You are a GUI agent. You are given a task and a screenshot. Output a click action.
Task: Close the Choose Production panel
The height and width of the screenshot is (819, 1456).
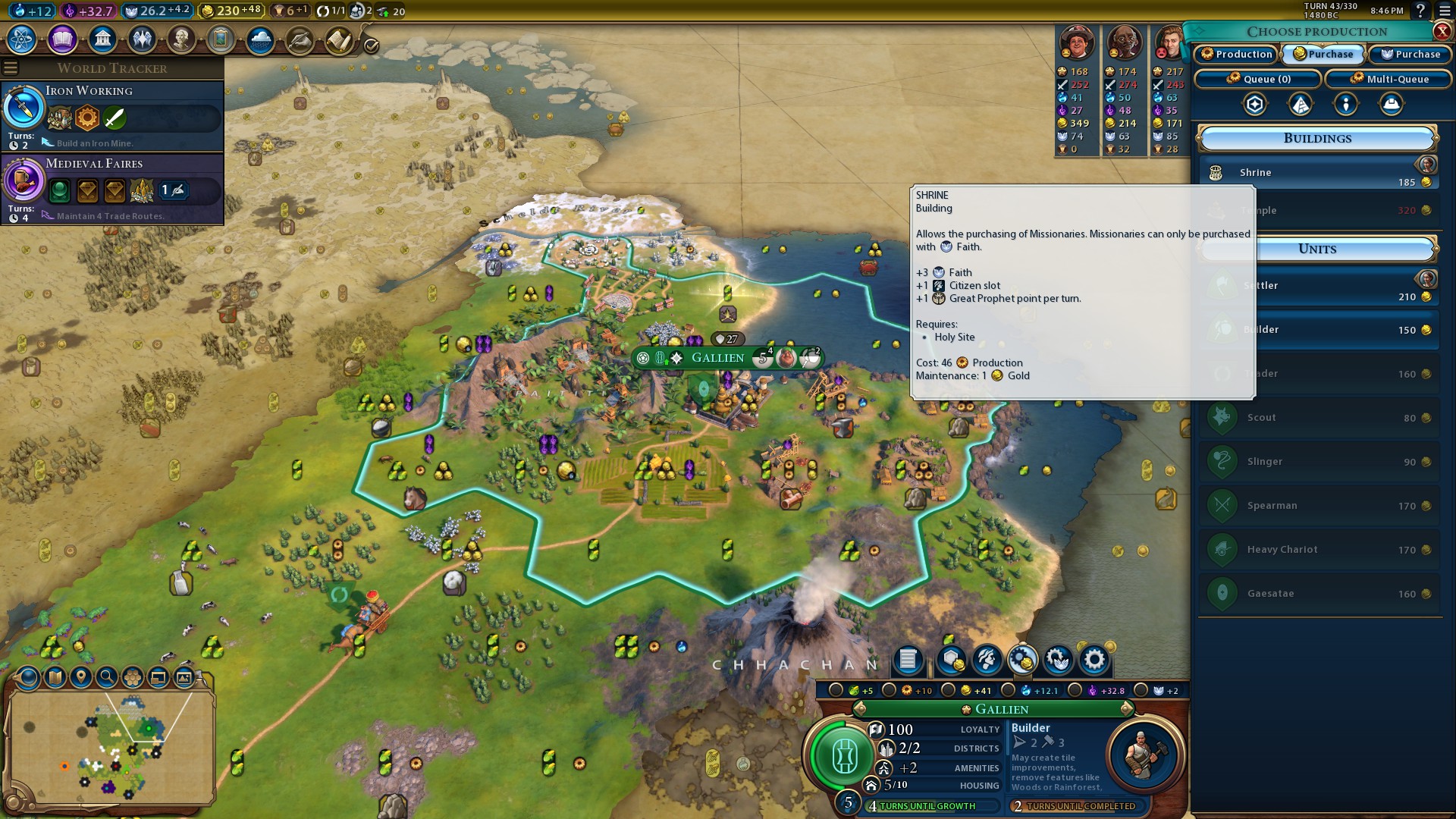pos(1442,31)
